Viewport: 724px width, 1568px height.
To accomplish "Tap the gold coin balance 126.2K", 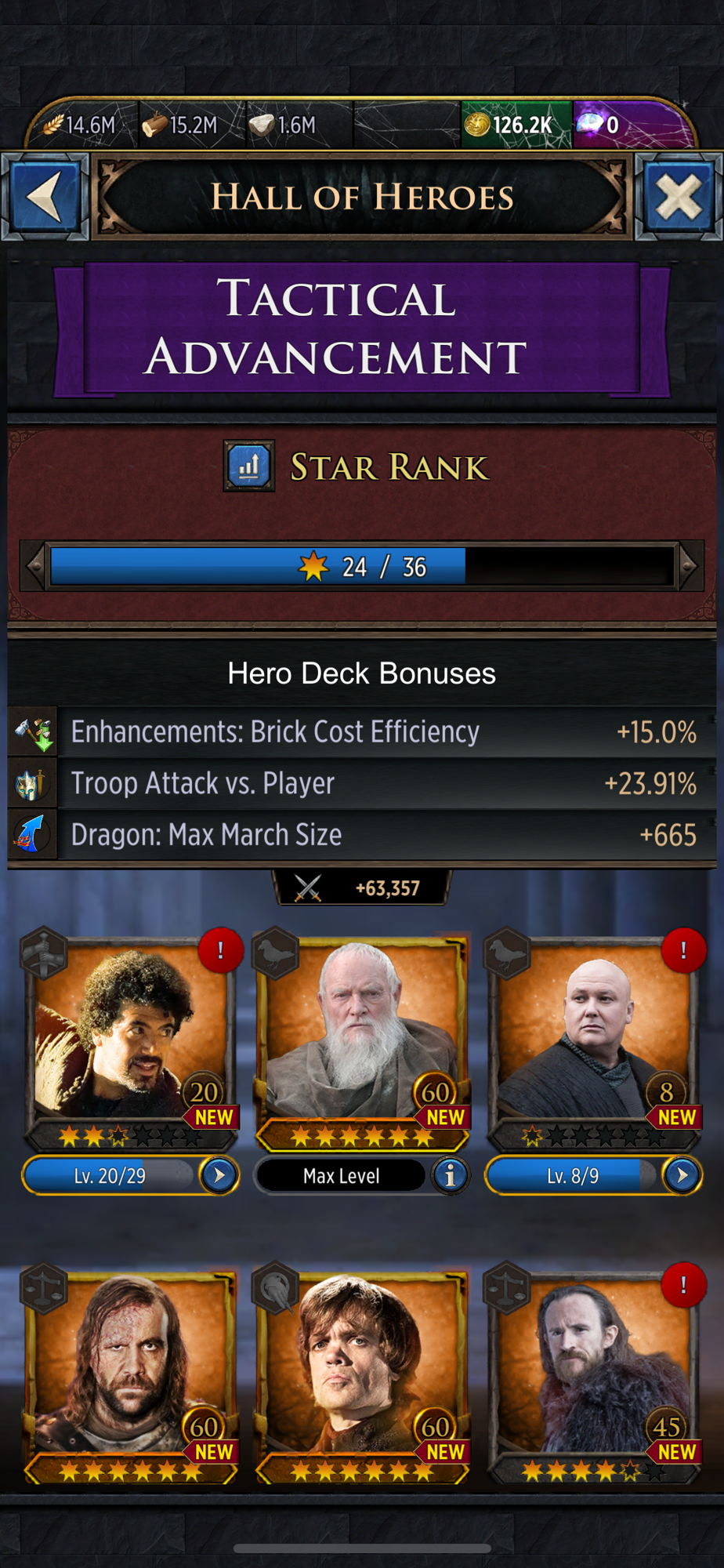I will click(514, 125).
